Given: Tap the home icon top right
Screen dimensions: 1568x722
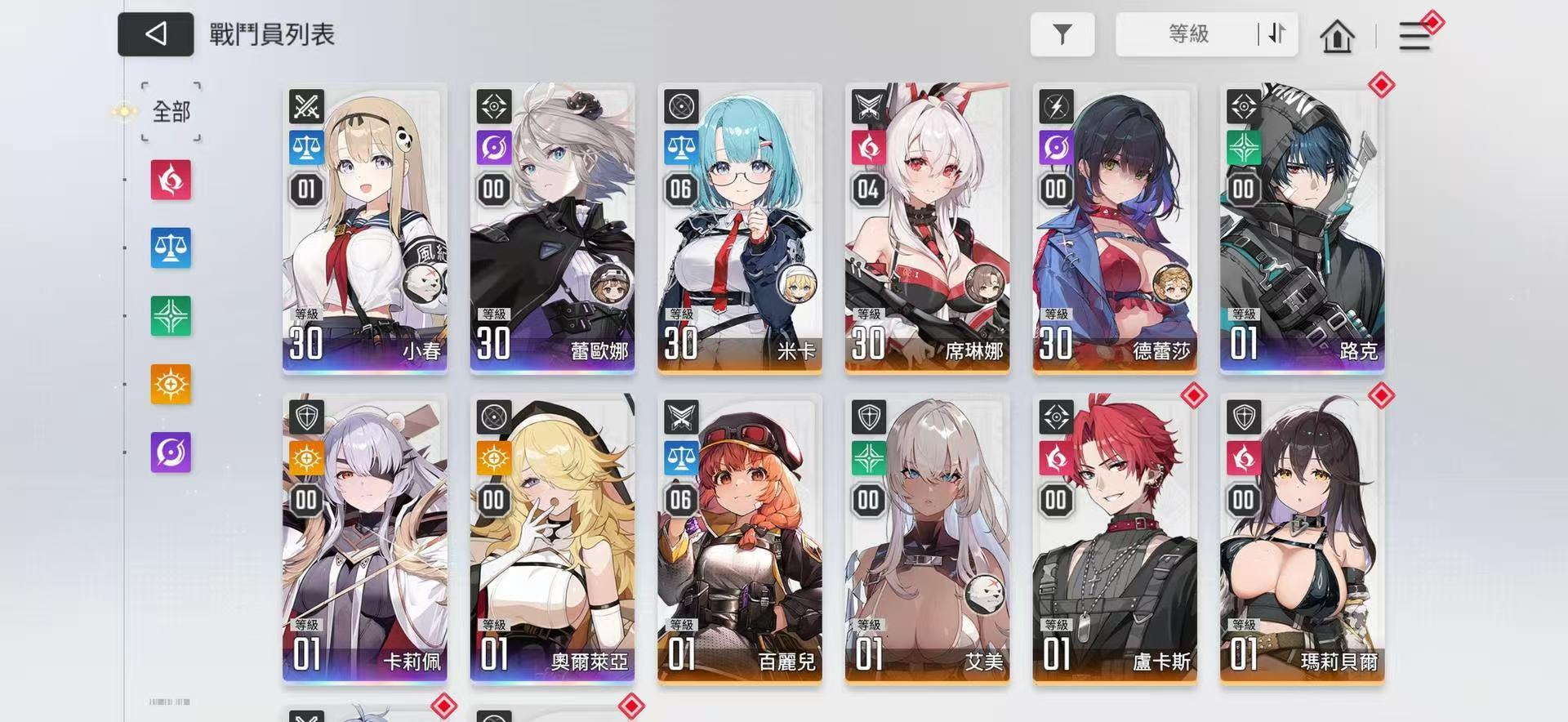Looking at the screenshot, I should click(x=1337, y=36).
